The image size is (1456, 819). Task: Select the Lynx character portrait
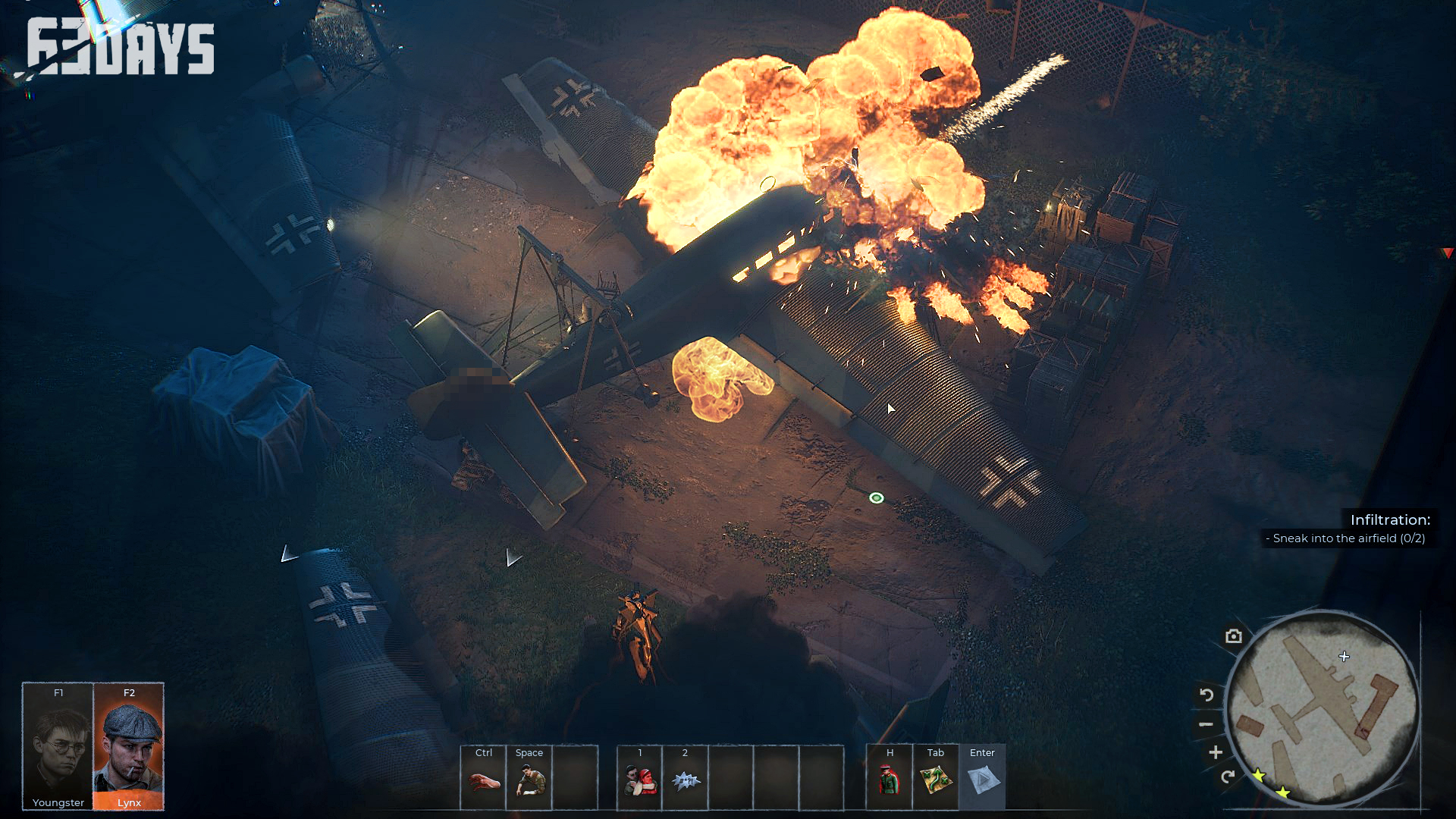tap(128, 747)
